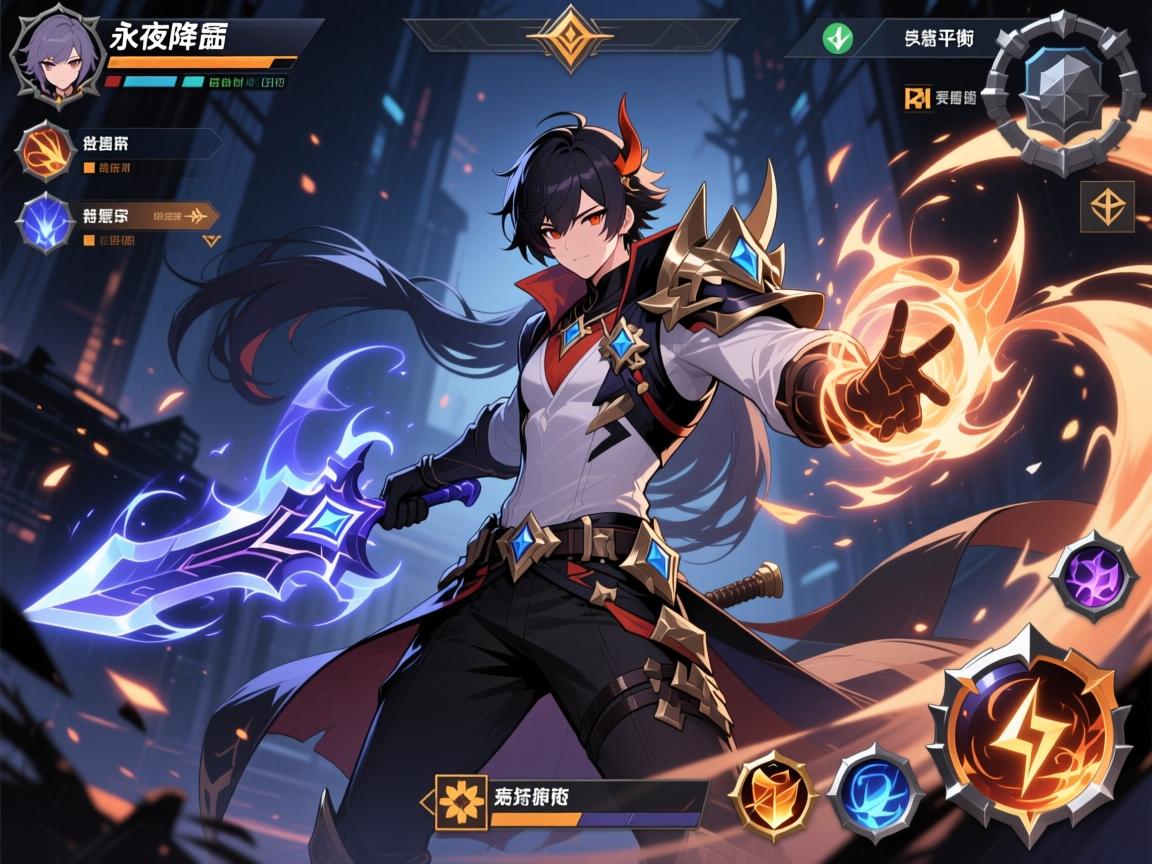Image resolution: width=1152 pixels, height=864 pixels.
Task: Click the square gold diamond icon button
Action: coord(1107,207)
